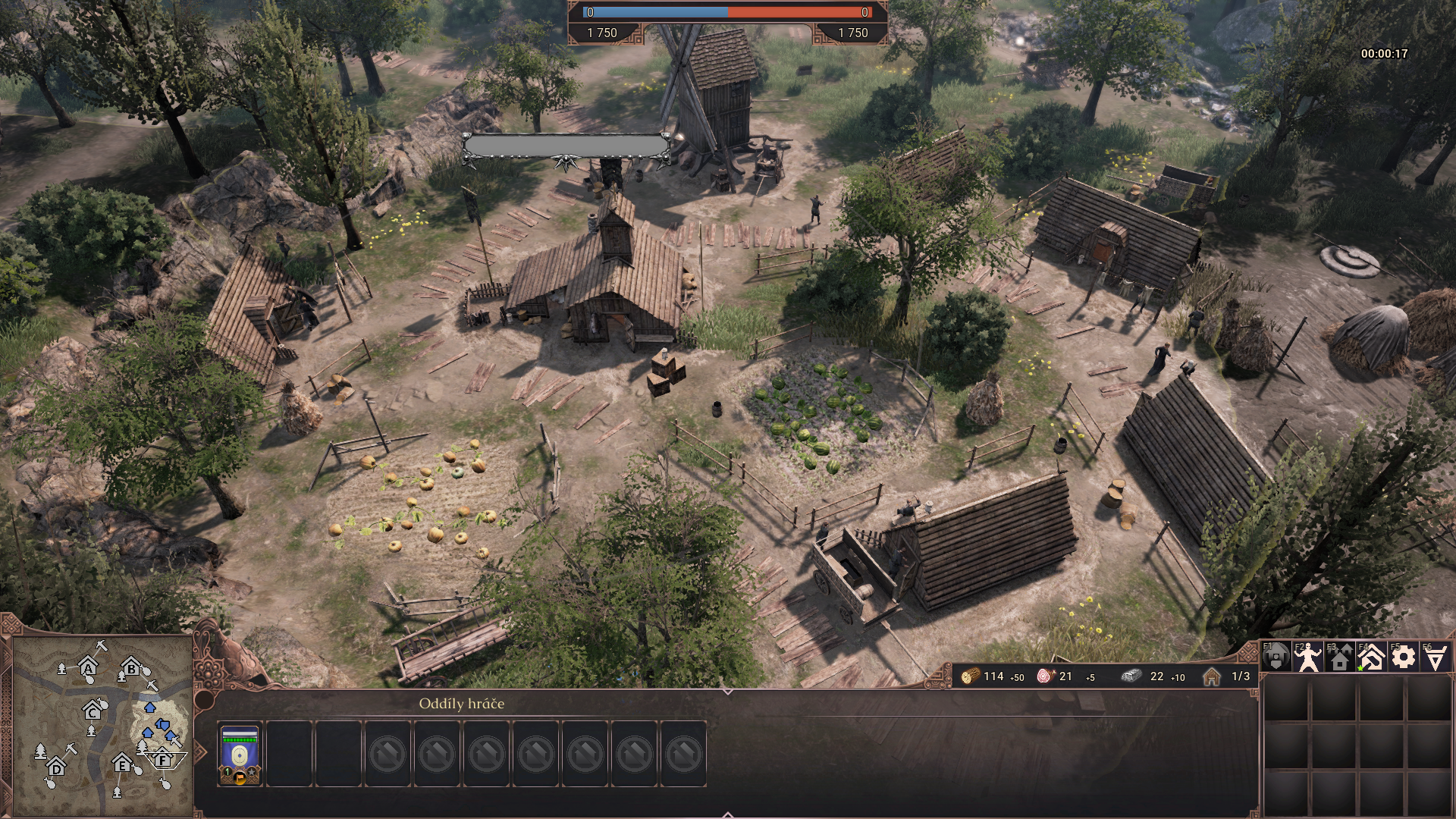Screen dimensions: 1456x819
Task: Open the F1 house-and-shield panel
Action: tap(1276, 657)
